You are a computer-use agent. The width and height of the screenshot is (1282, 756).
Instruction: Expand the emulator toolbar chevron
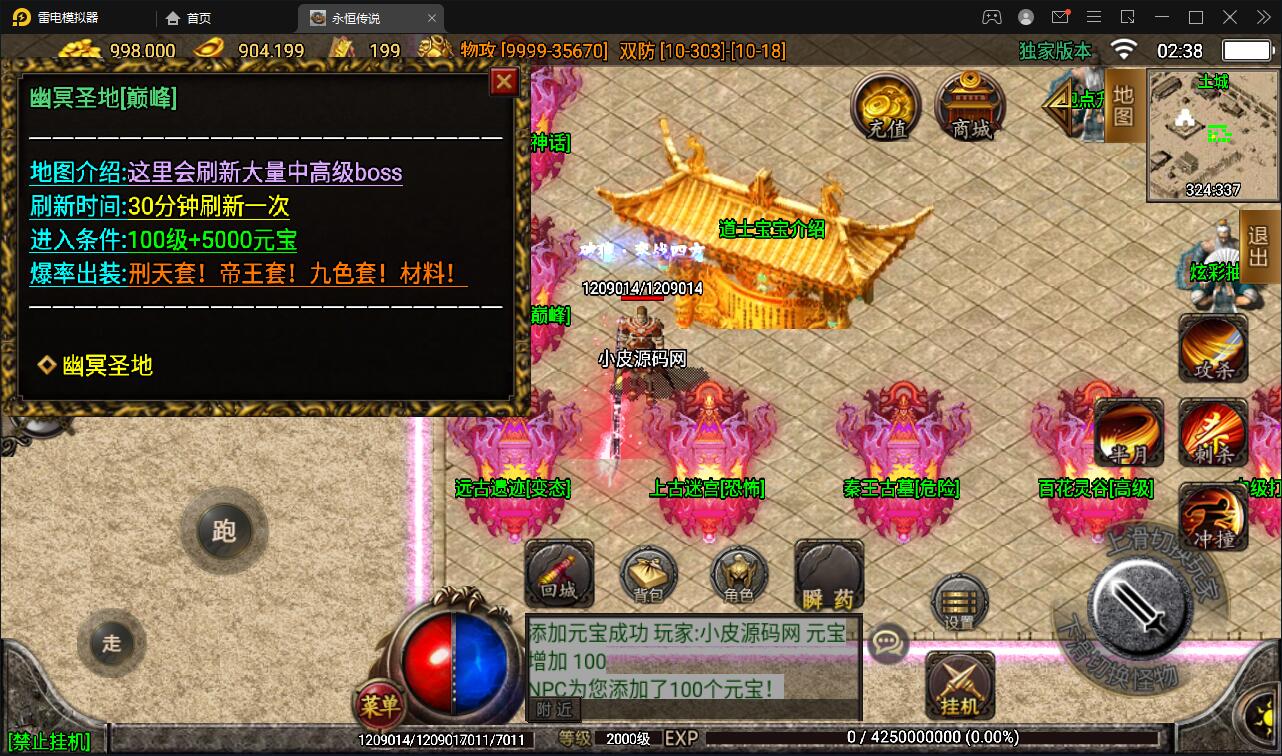pyautogui.click(x=1263, y=17)
